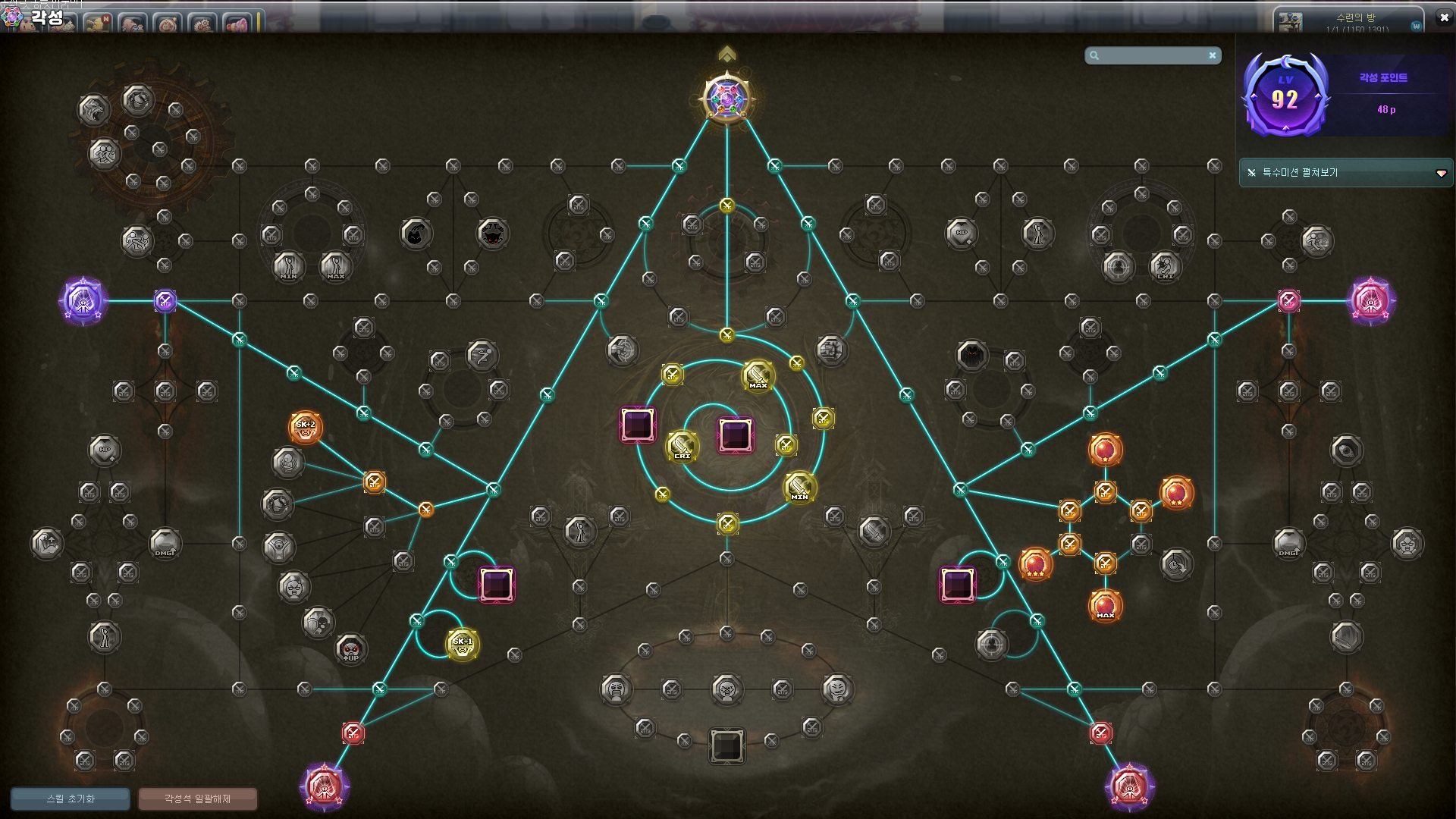
Task: Open the central purple gem slot
Action: [x=735, y=435]
